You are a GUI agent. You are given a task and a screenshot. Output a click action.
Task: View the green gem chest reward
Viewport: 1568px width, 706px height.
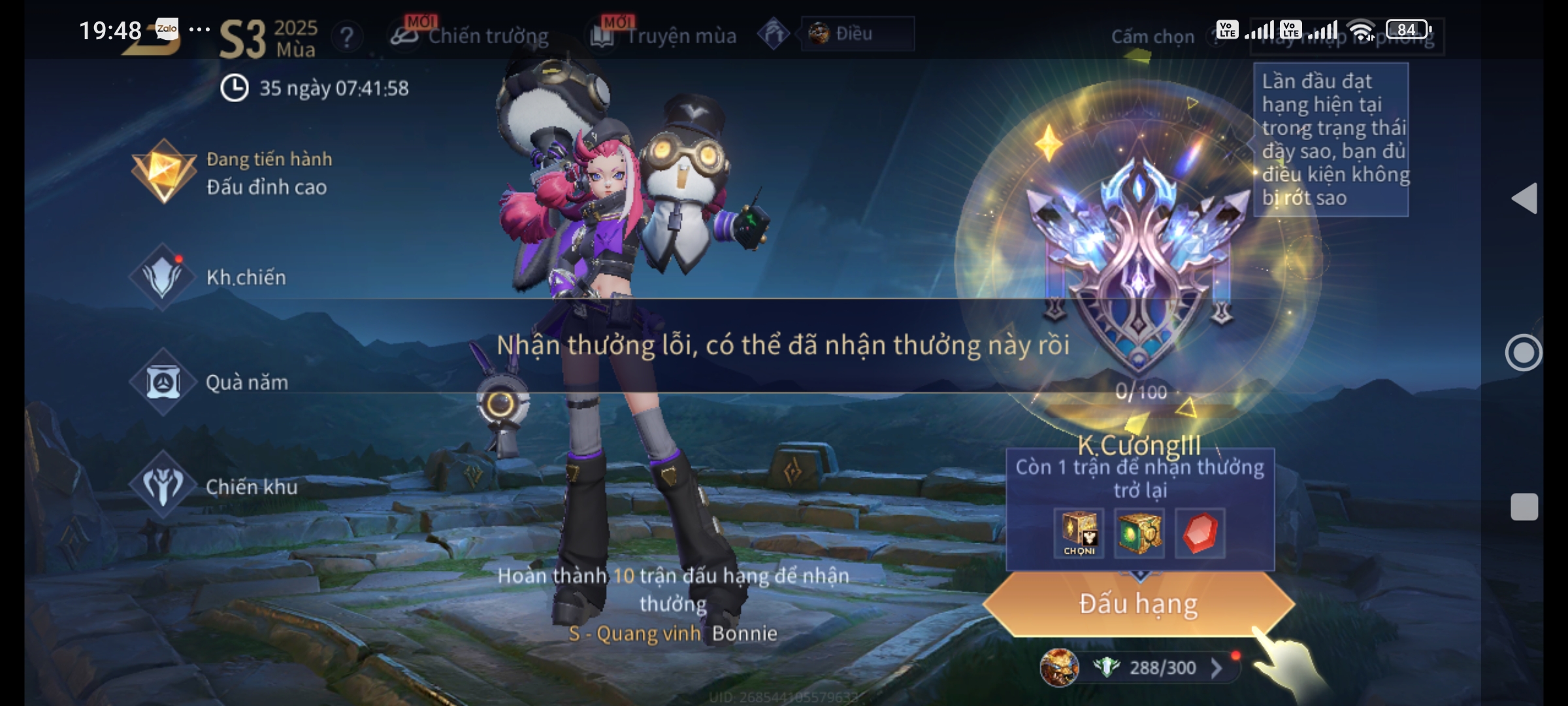click(x=1139, y=533)
